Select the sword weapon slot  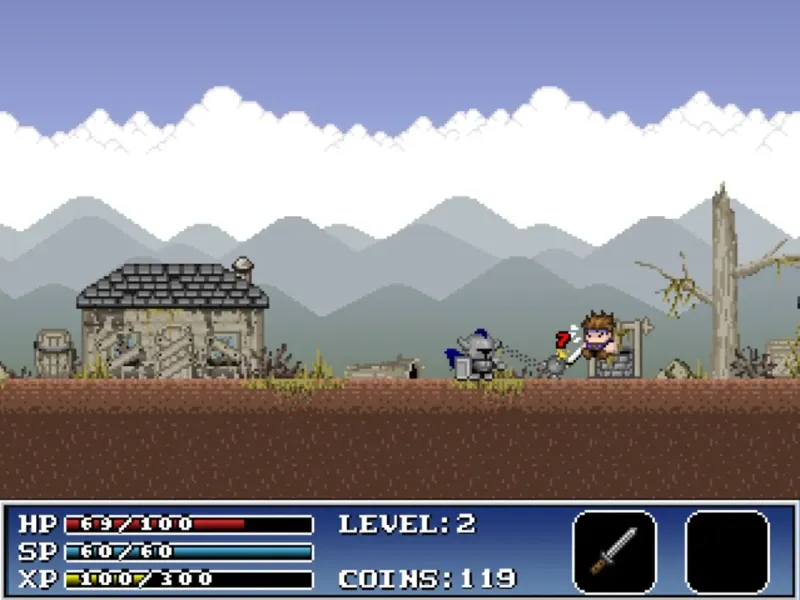point(614,551)
